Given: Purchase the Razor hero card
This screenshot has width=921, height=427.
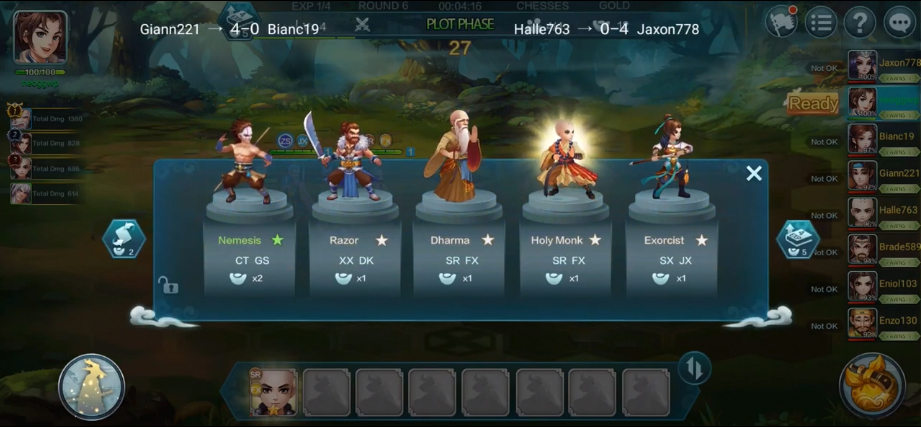Looking at the screenshot, I should tap(355, 250).
